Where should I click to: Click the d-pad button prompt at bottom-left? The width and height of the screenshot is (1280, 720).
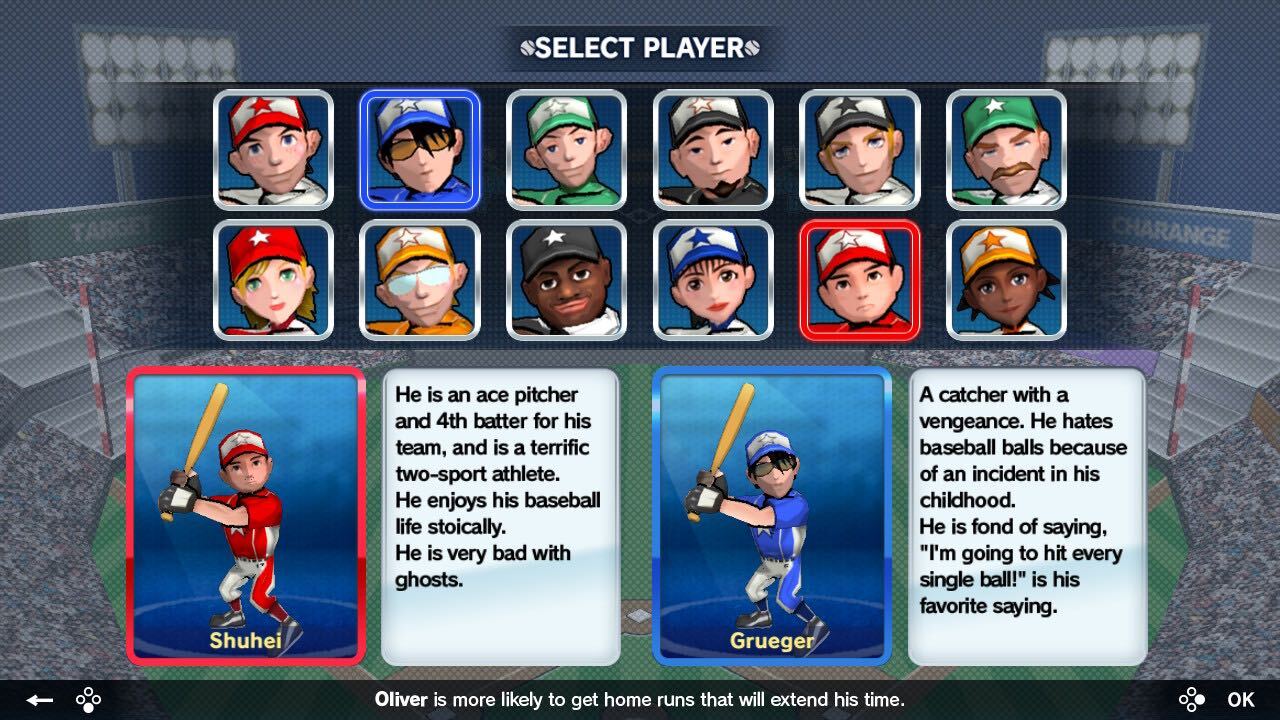click(x=88, y=700)
